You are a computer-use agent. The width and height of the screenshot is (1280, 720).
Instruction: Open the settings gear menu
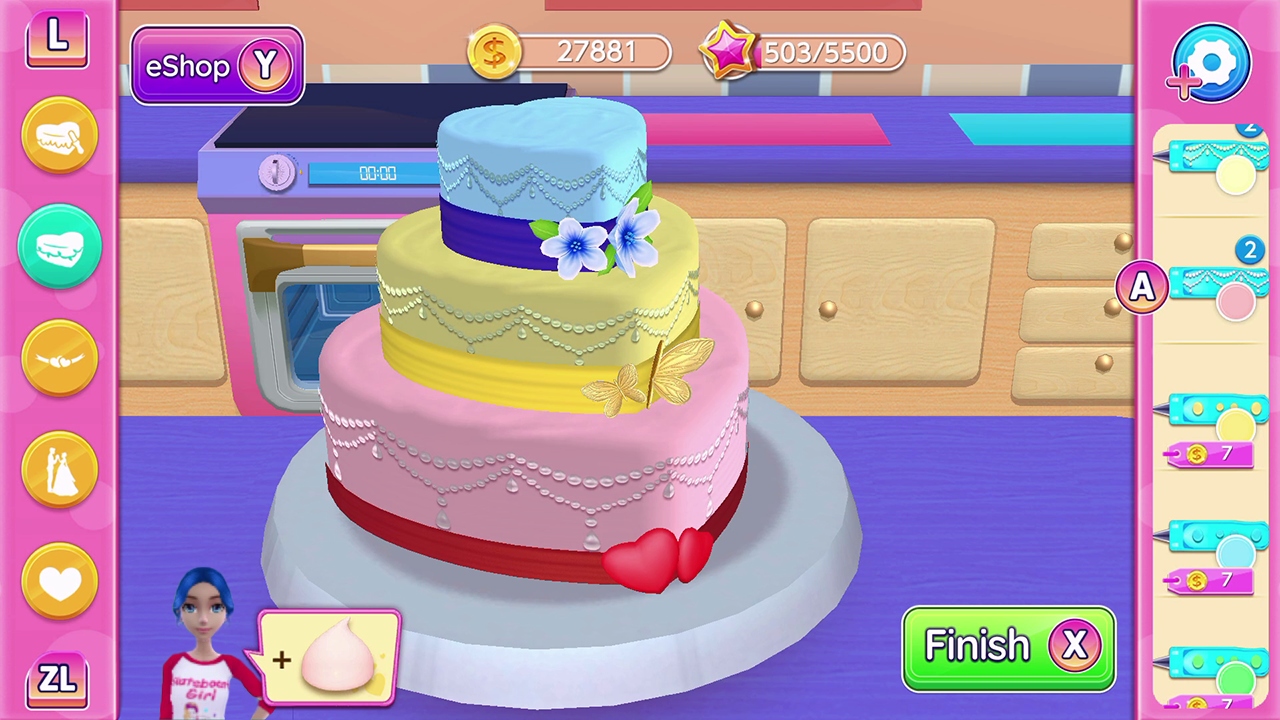tap(1209, 62)
